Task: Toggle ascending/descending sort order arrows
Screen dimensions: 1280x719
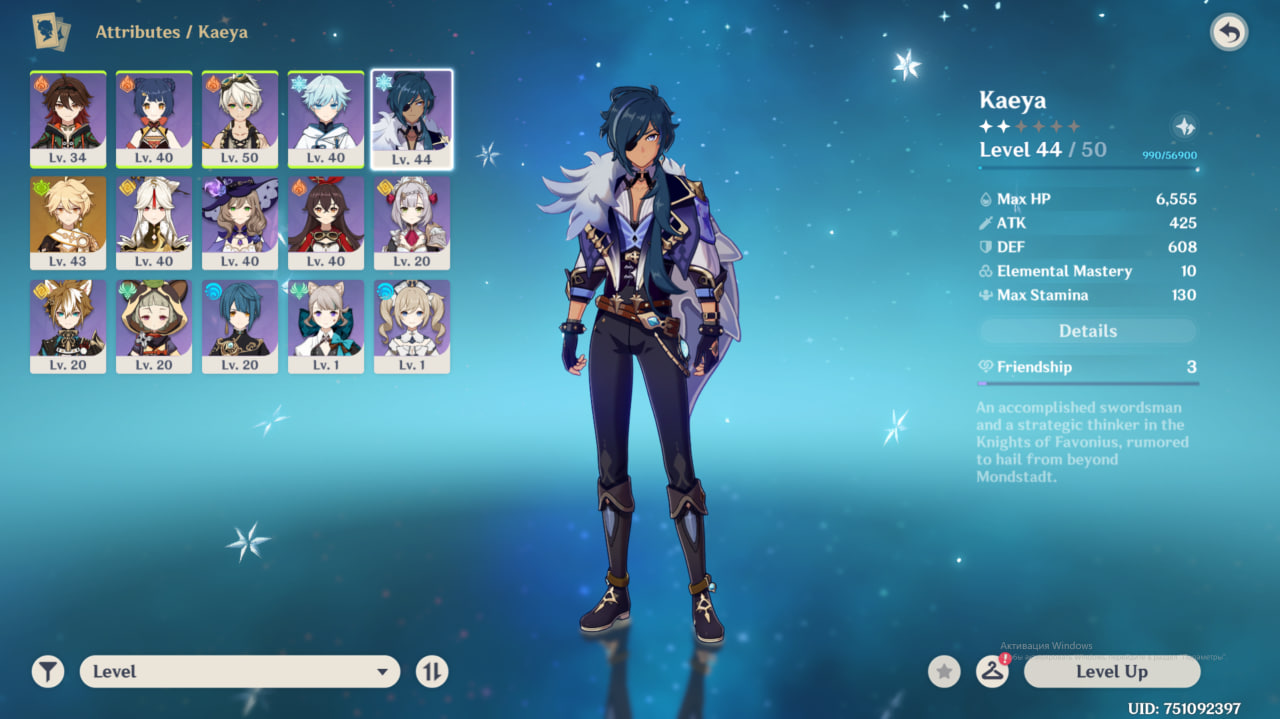Action: [x=432, y=672]
